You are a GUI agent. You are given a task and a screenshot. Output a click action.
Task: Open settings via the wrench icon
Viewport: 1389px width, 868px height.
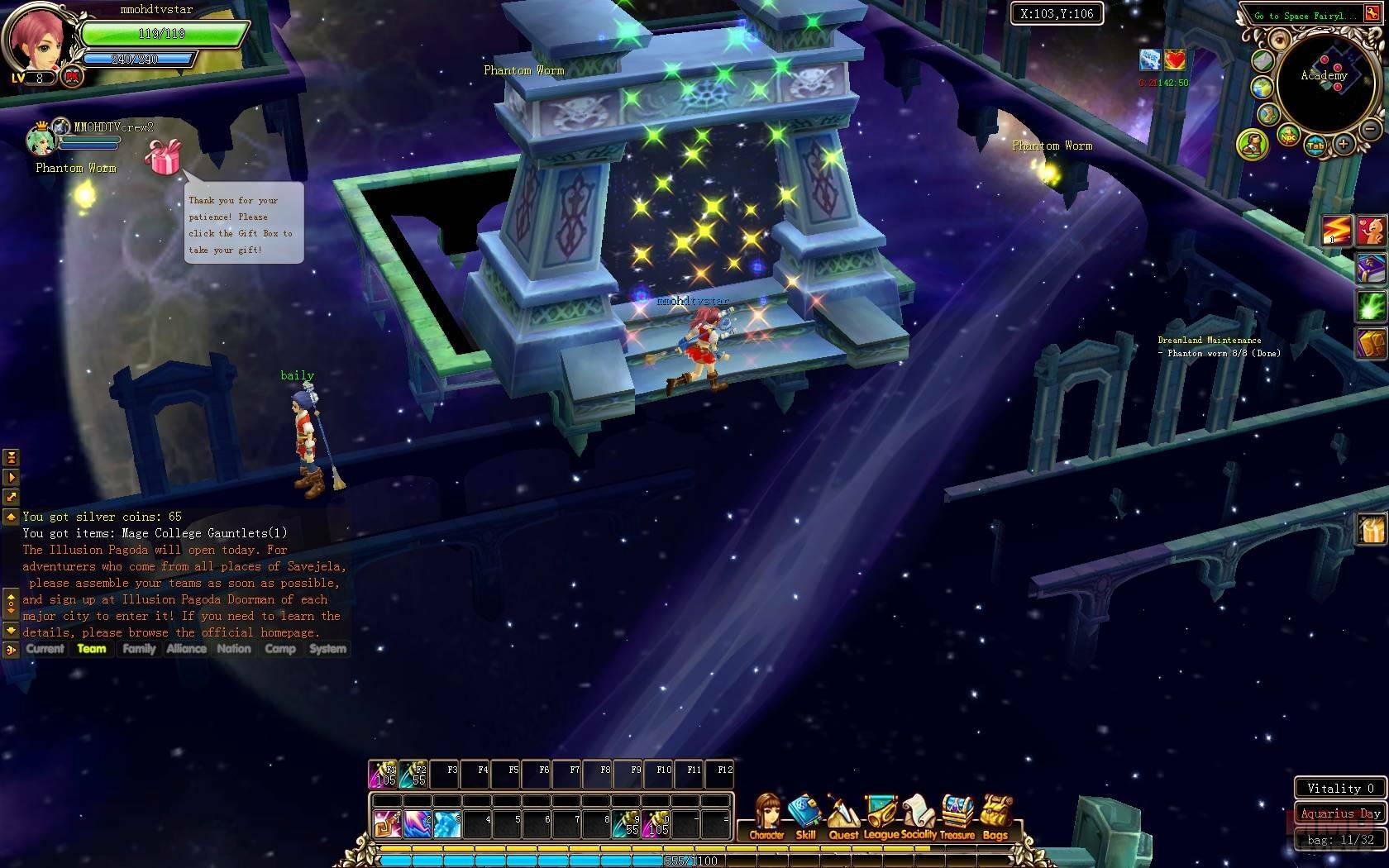[1267, 114]
